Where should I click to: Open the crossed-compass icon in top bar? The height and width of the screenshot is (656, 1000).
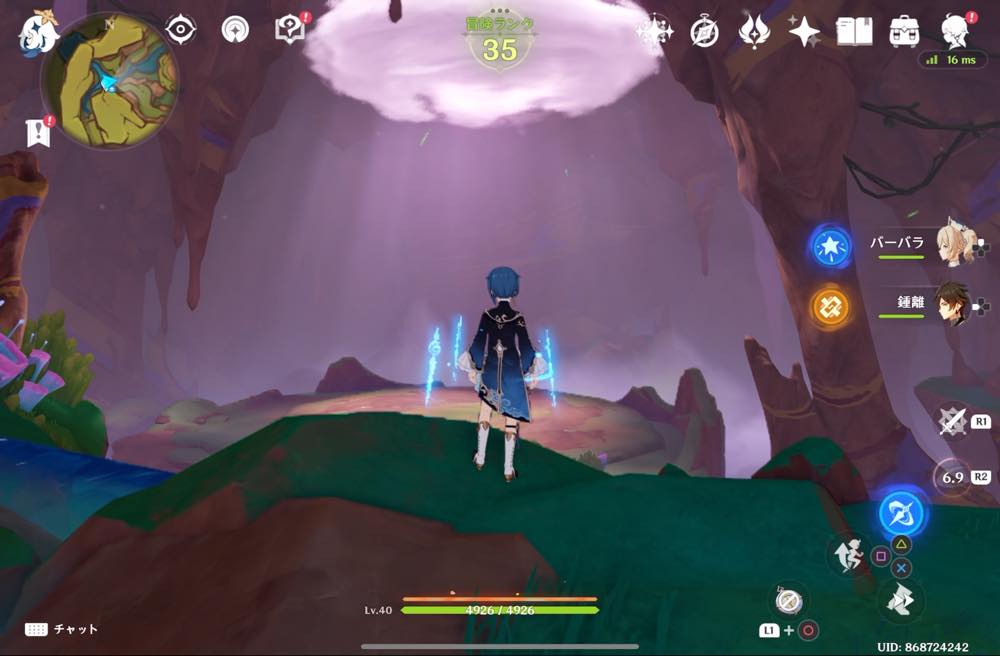pyautogui.click(x=705, y=32)
